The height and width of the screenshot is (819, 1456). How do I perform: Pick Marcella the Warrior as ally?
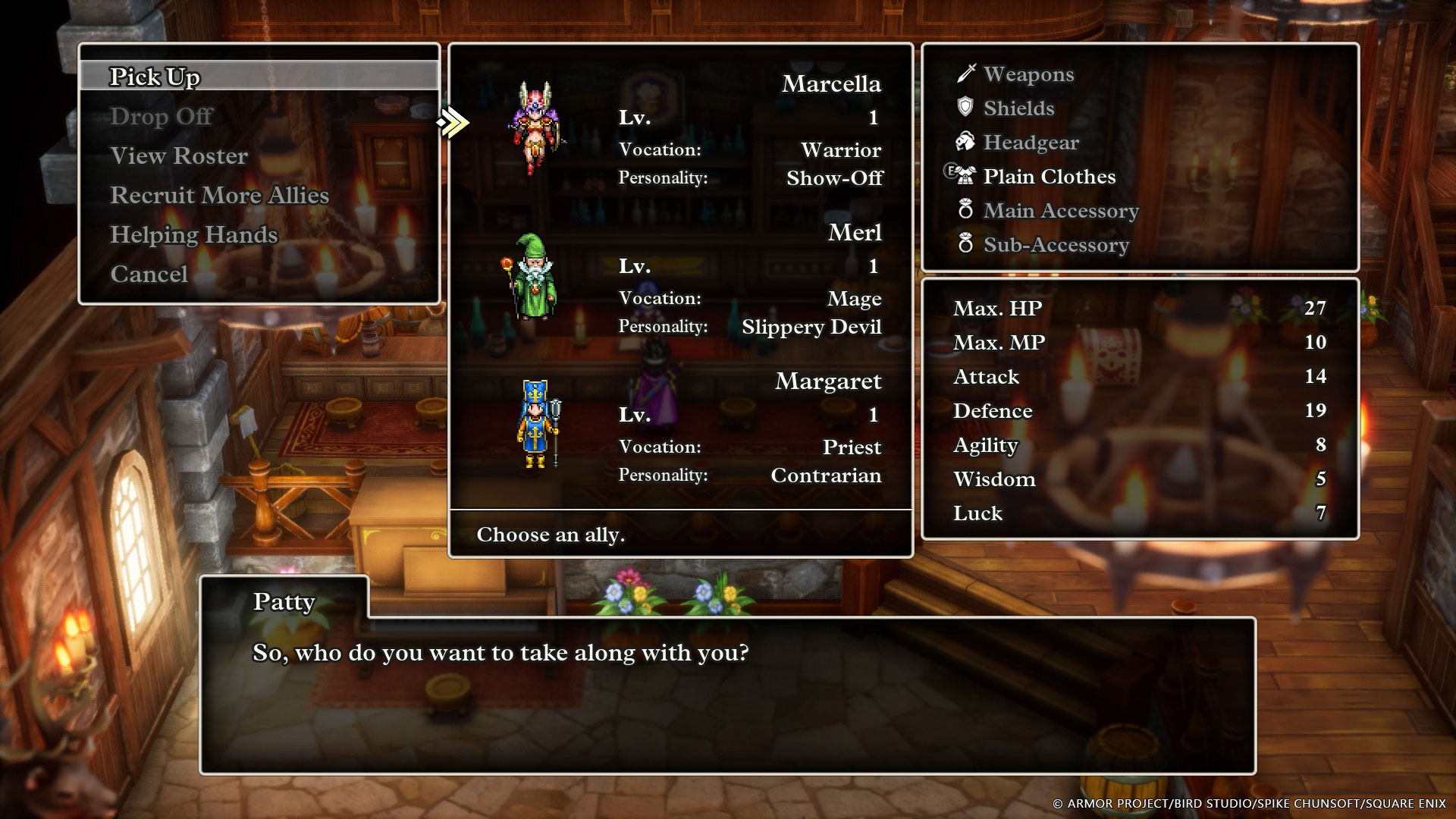680,129
